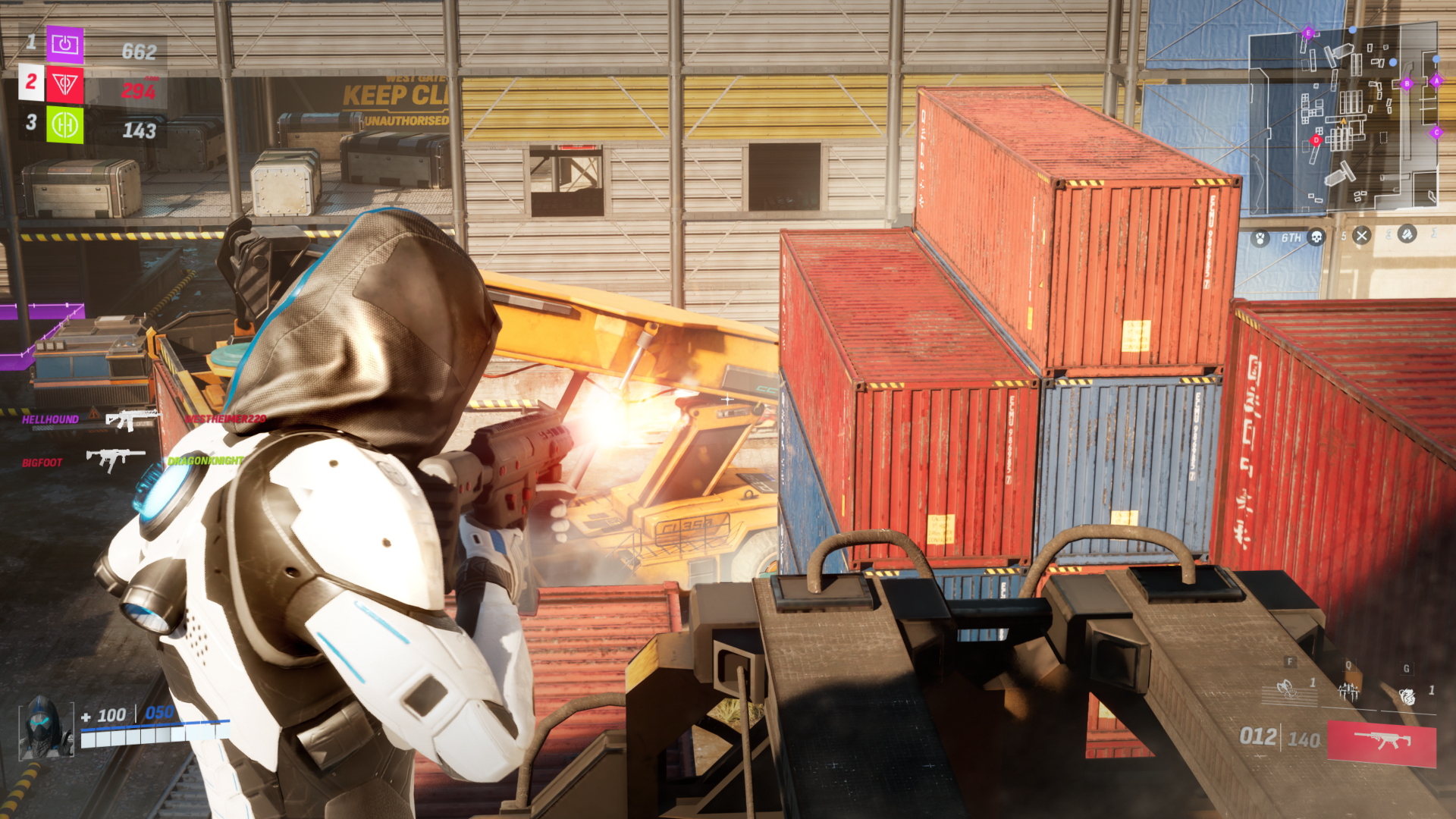Click the DRAGONKNIGHT player name in the feed
Viewport: 1456px width, 819px height.
pyautogui.click(x=203, y=459)
